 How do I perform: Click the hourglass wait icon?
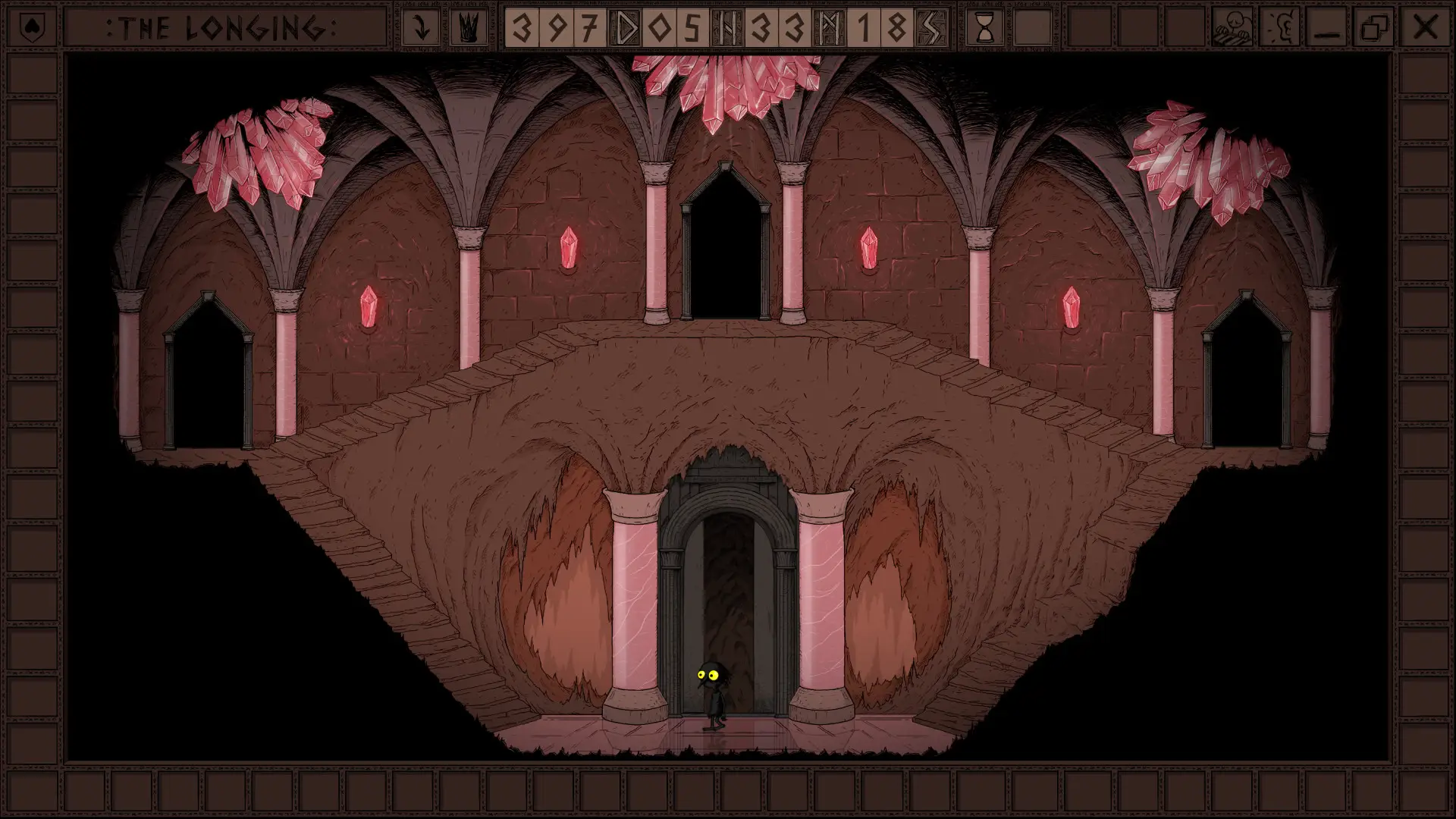pos(984,28)
